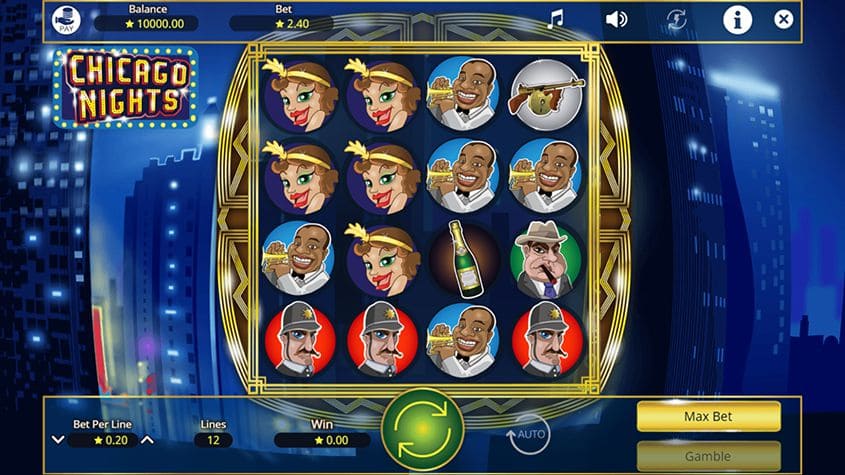Screen dimensions: 845x475
Task: Toggle the background music note icon
Action: [x=555, y=19]
